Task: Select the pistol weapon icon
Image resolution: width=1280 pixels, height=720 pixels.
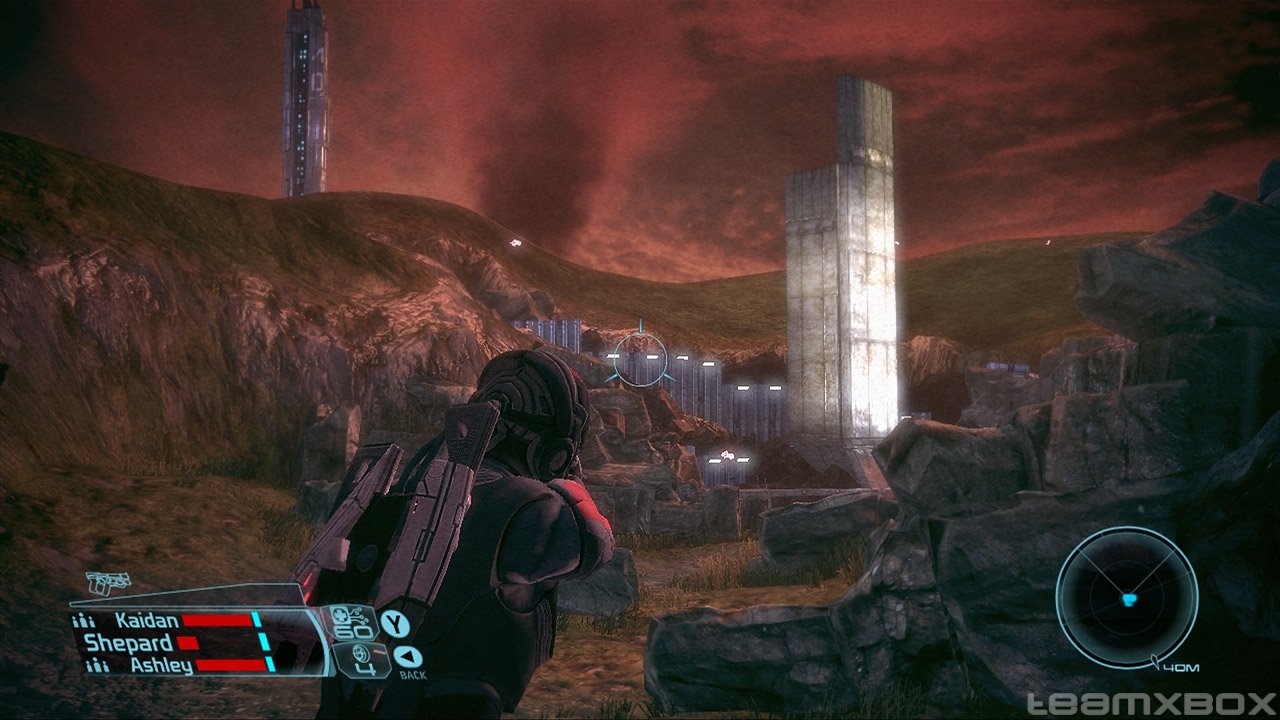Action: (x=106, y=583)
